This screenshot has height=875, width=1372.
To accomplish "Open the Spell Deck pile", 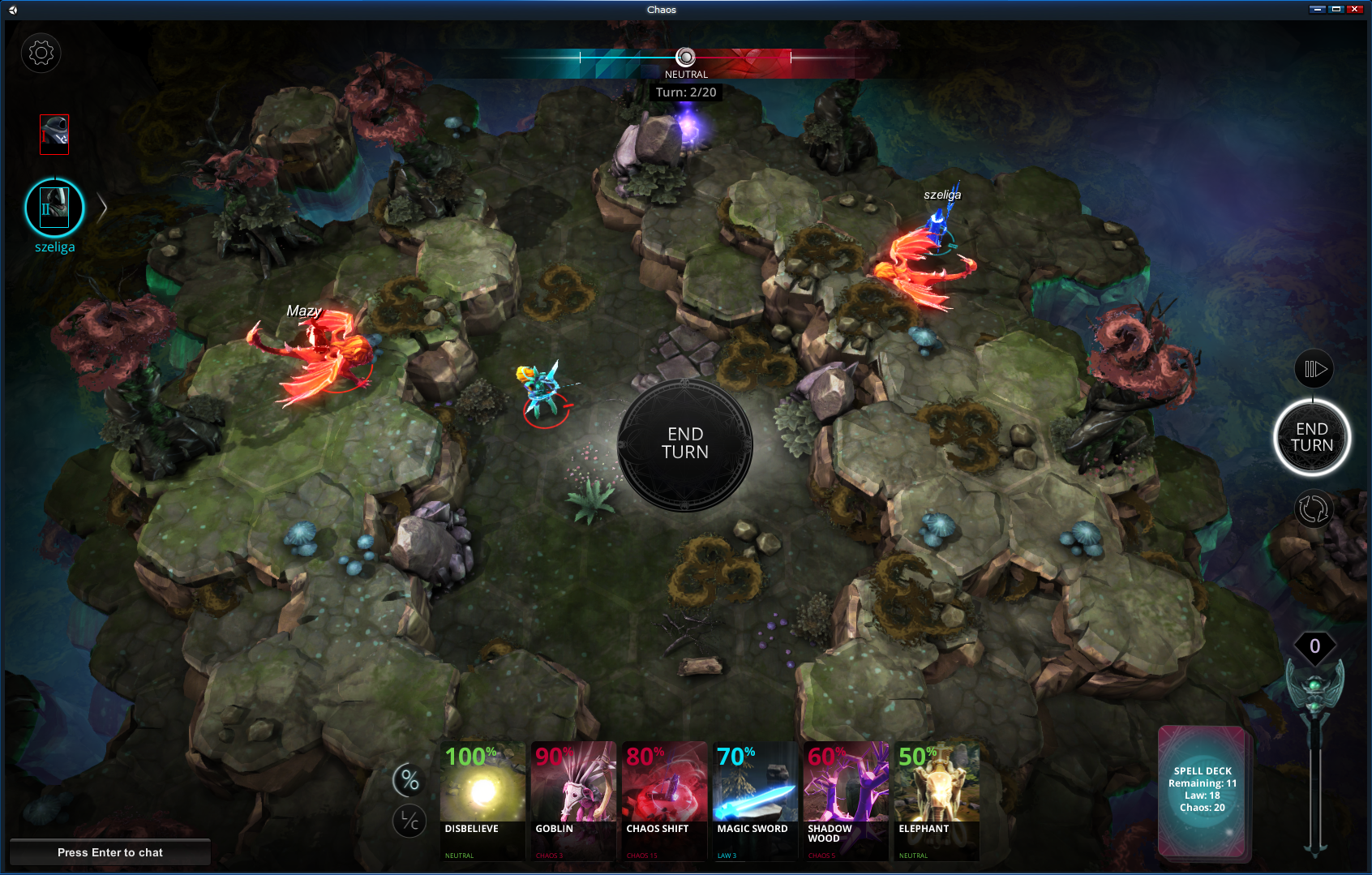I will 1203,790.
